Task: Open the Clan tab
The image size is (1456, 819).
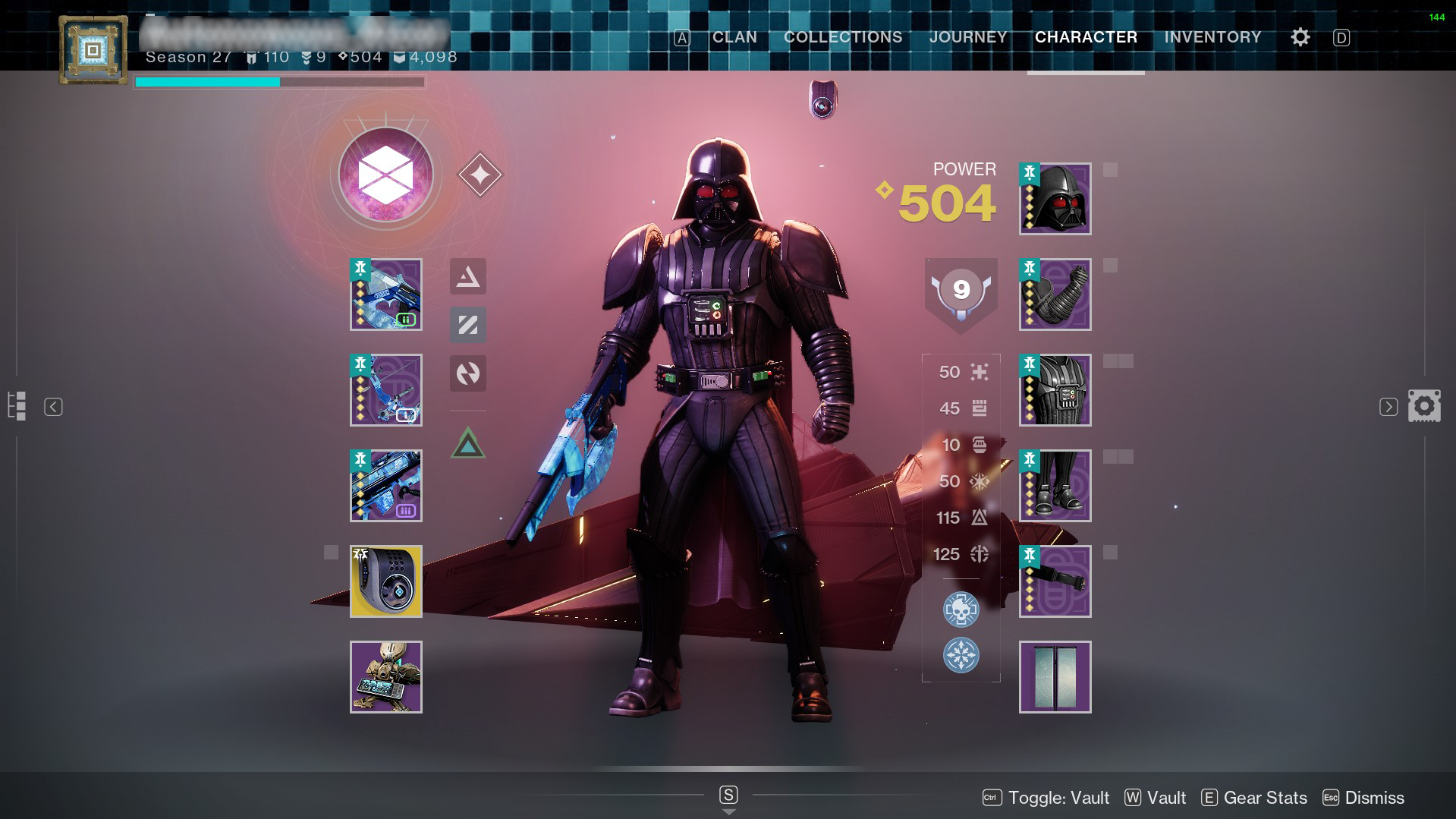Action: 734,37
